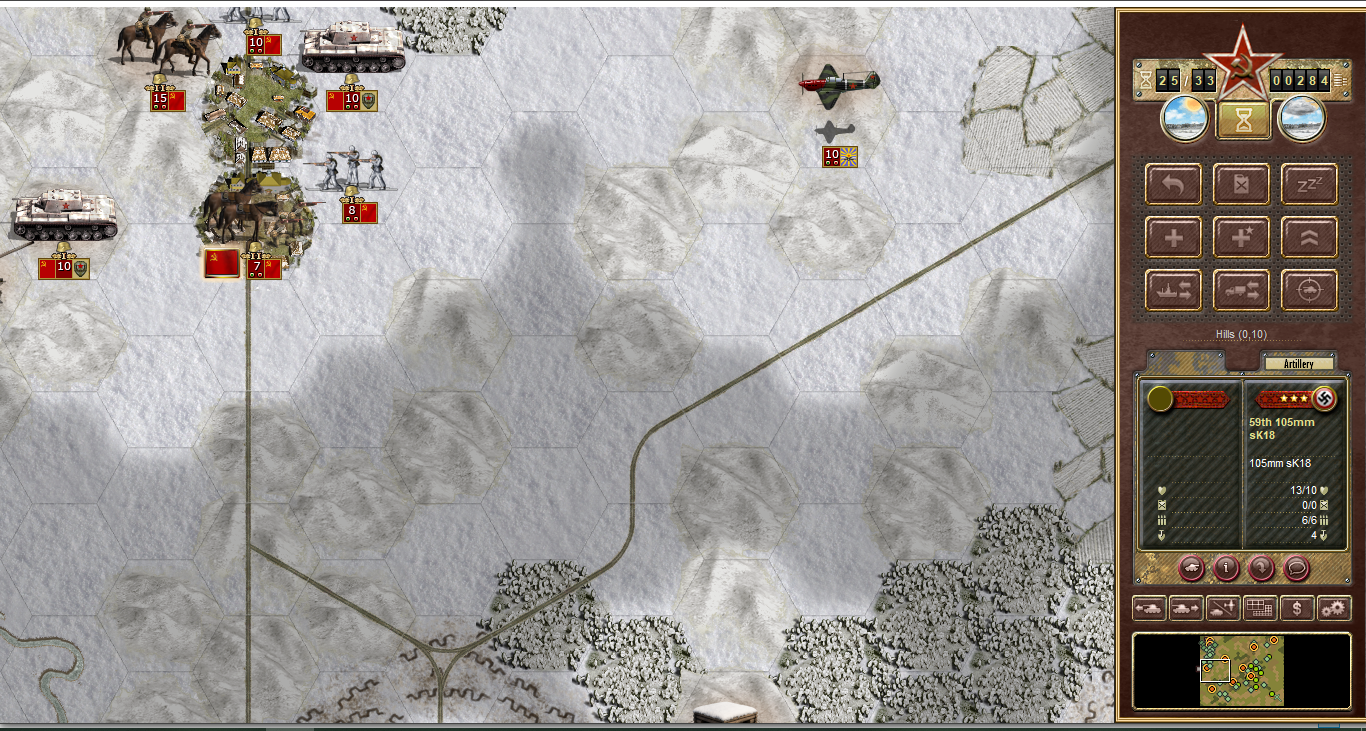The width and height of the screenshot is (1366, 731).
Task: End the turn with the hourglass button
Action: point(1243,120)
